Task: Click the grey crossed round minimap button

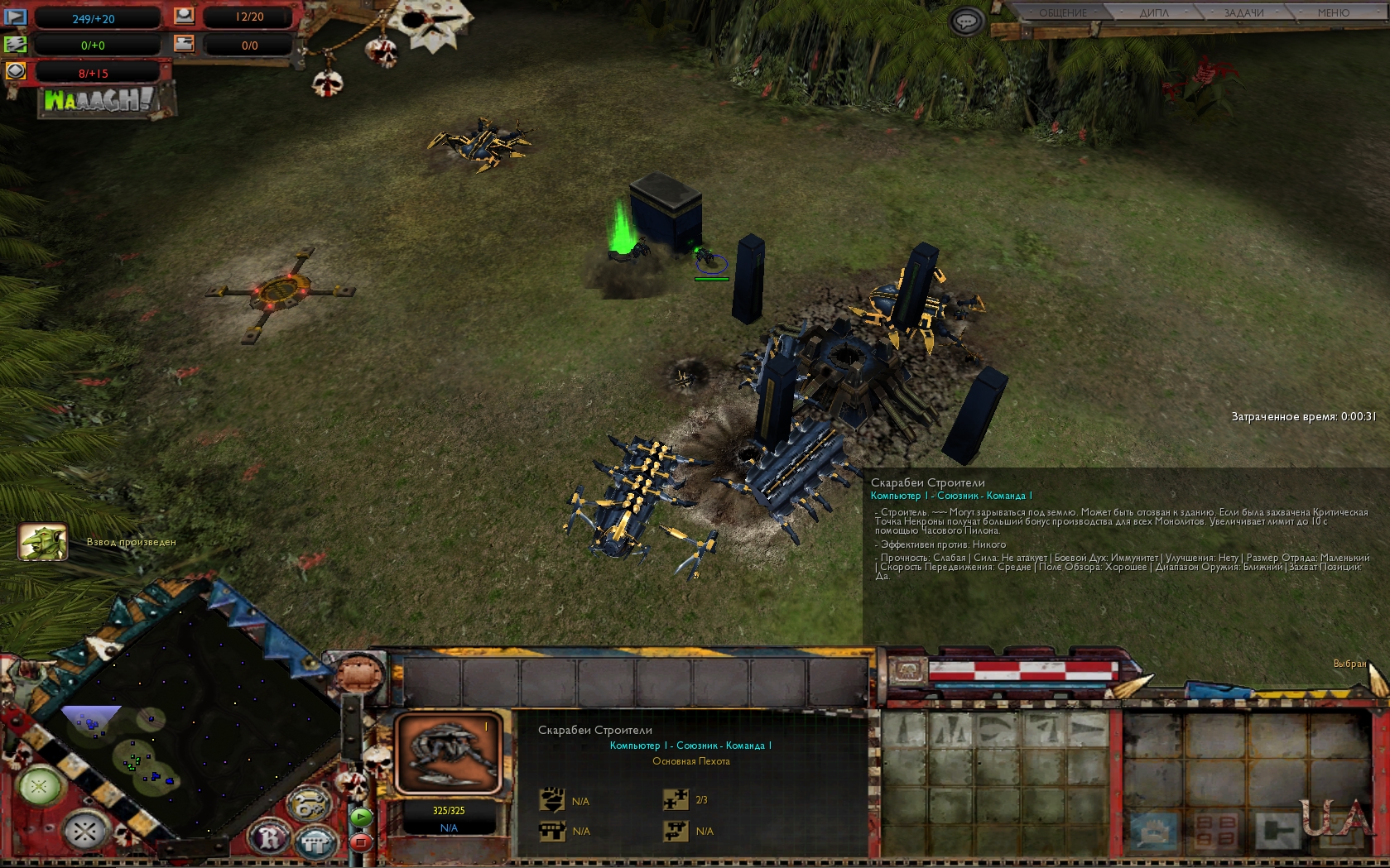Action: tap(84, 830)
